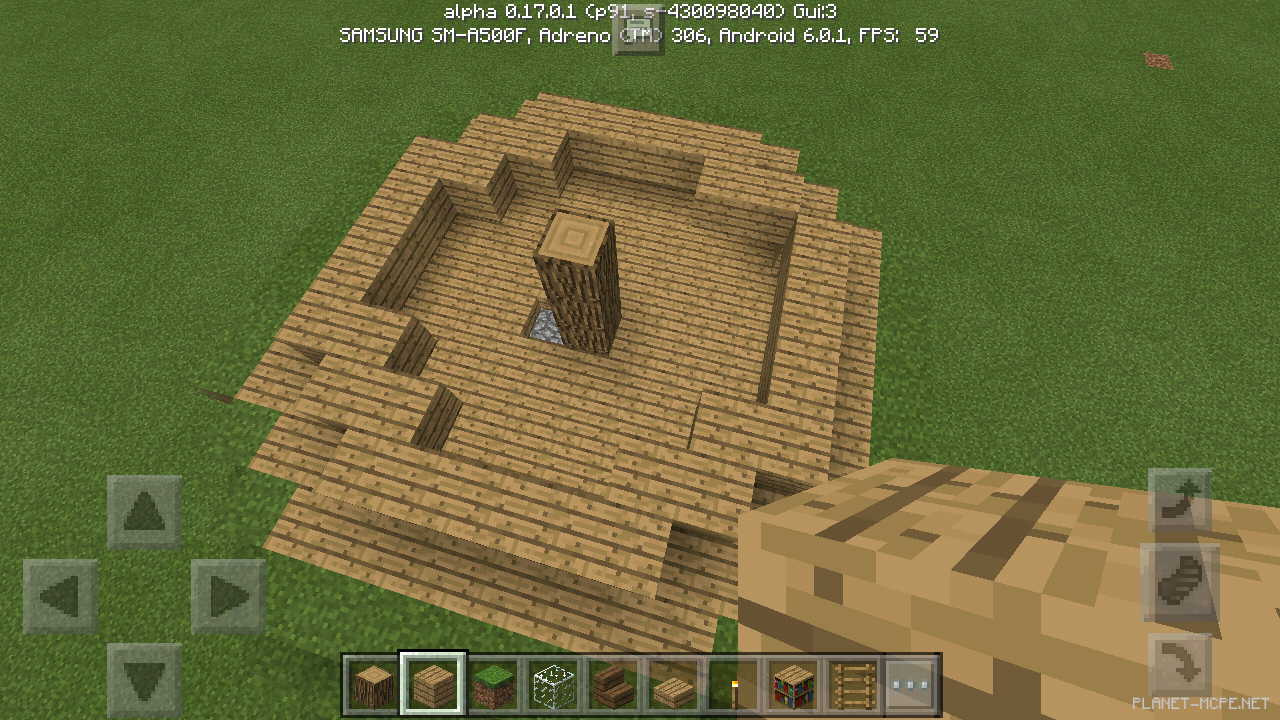Select the currently equipped oak planks slot
Screen dimensions: 1280x720
[x=431, y=681]
